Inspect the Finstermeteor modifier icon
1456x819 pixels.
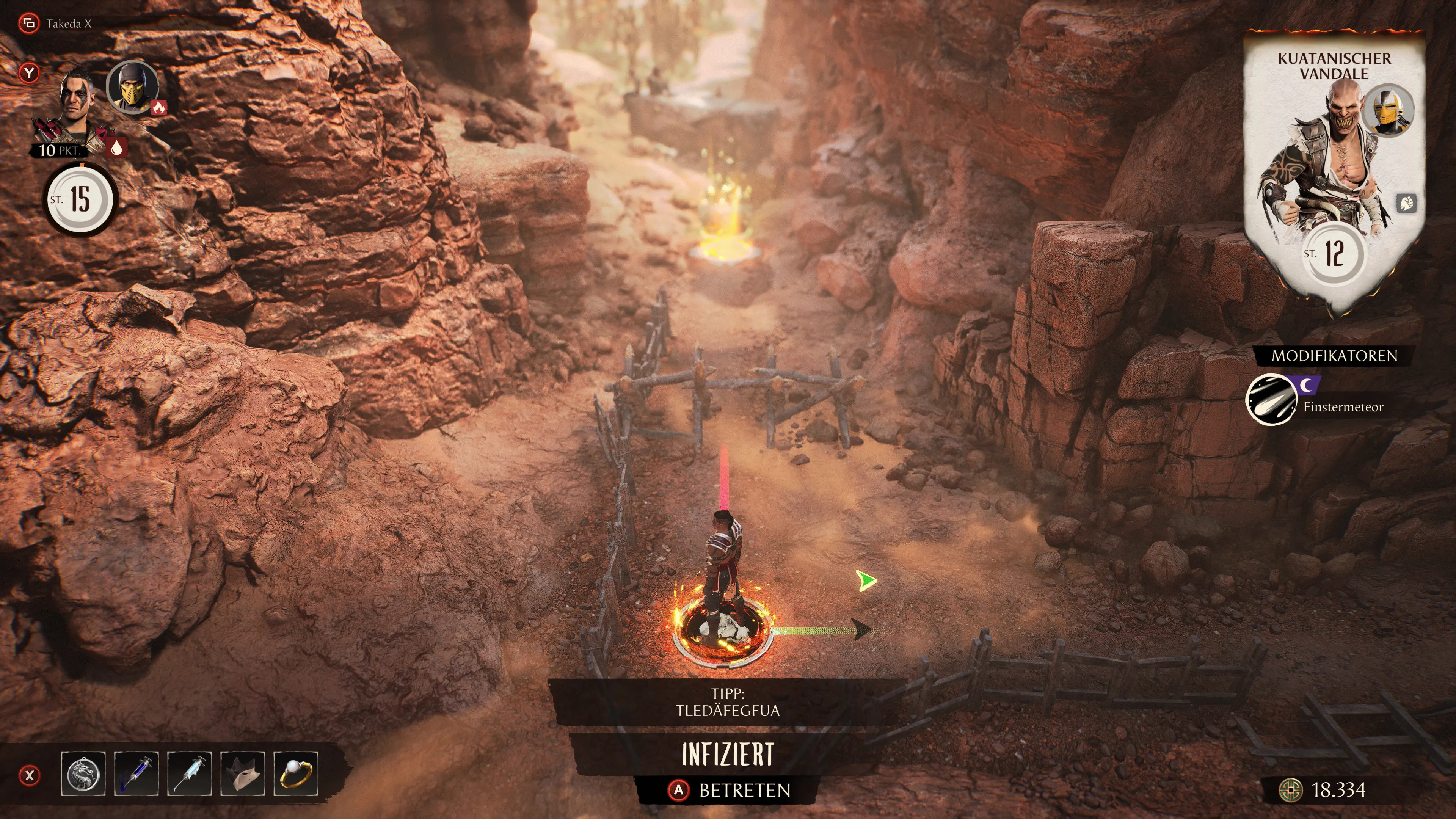pos(1271,400)
